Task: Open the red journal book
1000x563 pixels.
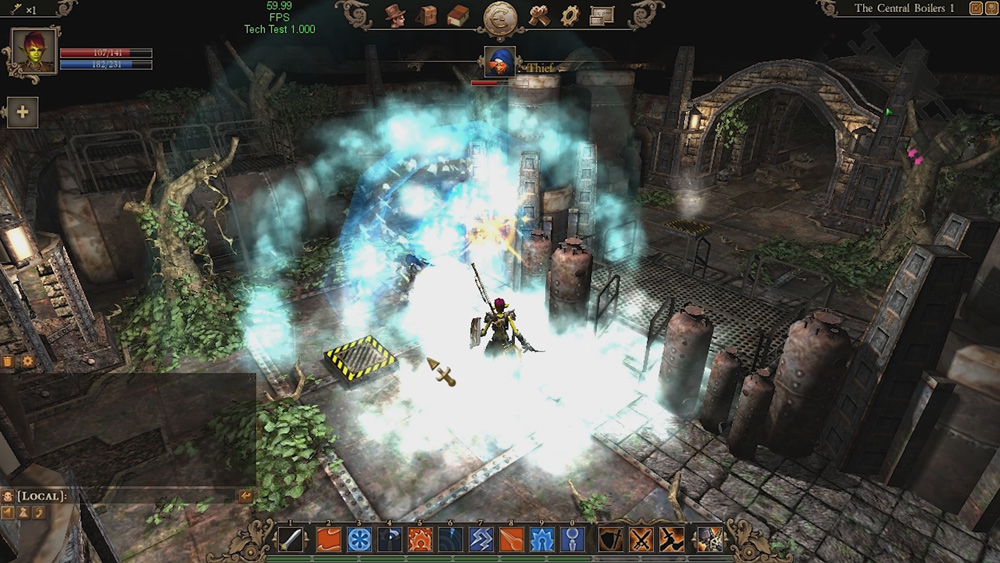Action: pos(458,15)
